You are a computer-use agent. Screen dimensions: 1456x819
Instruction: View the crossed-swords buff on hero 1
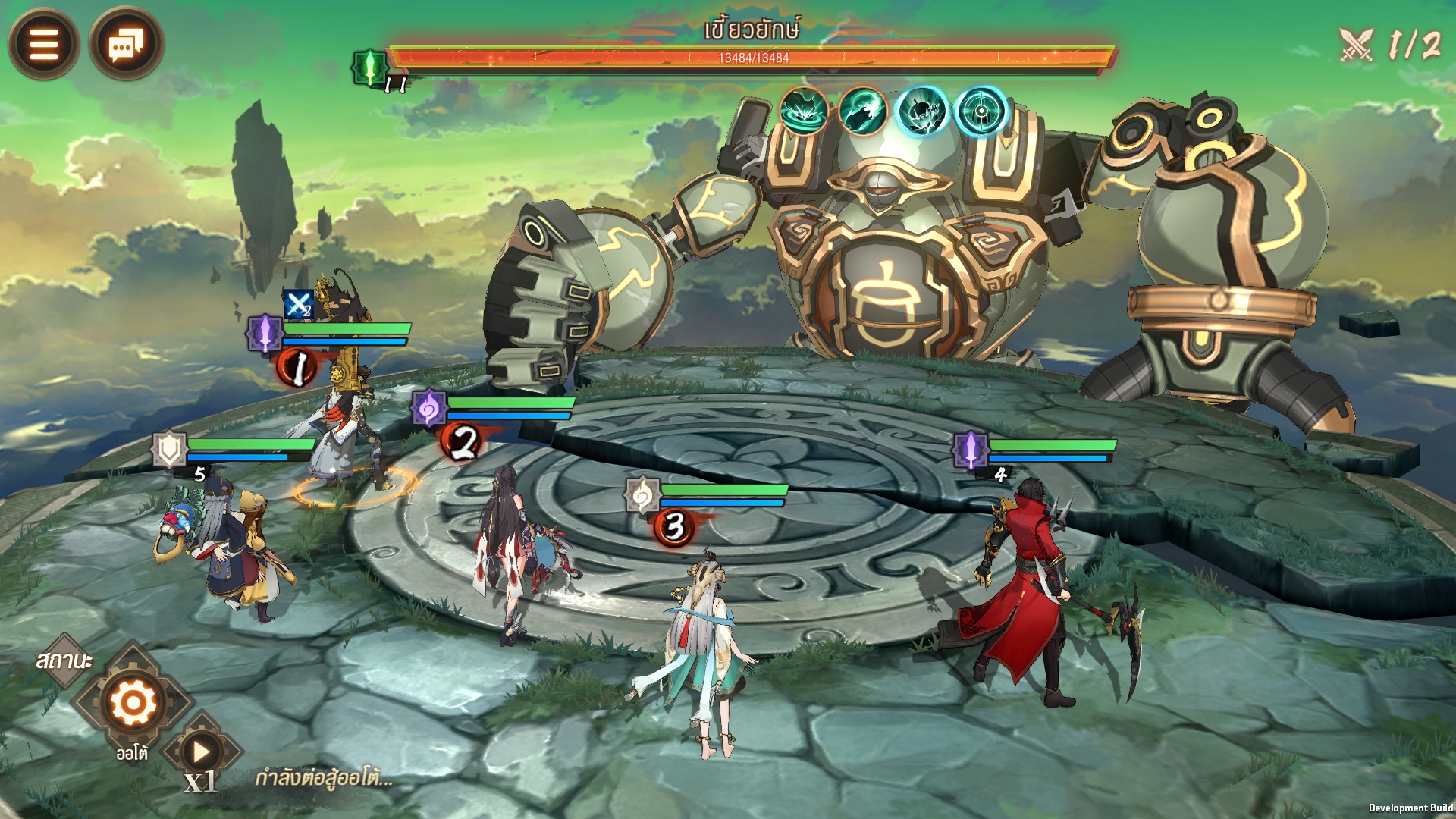(x=298, y=305)
